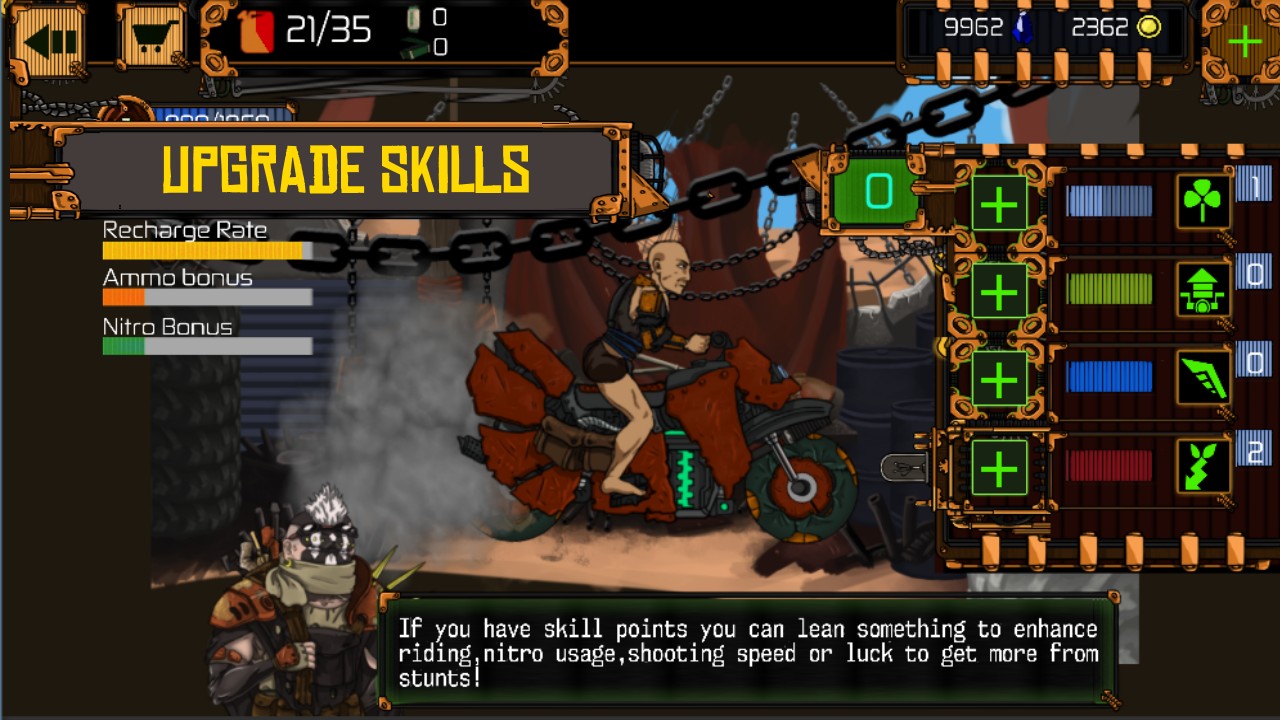Image resolution: width=1280 pixels, height=720 pixels.
Task: Upgrade the skill with the up-arrow vehicle icon
Action: coord(999,291)
